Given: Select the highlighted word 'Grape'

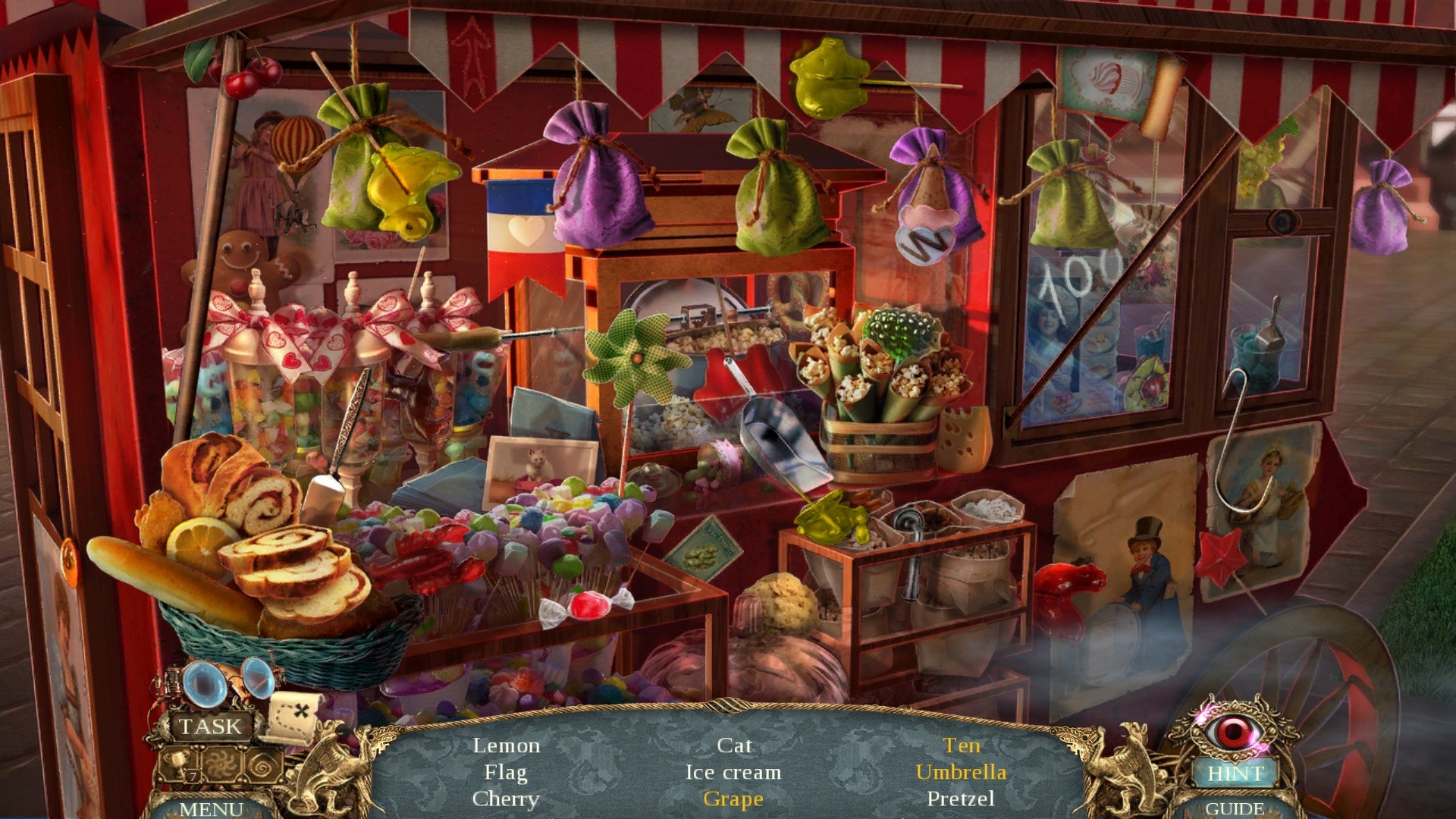Looking at the screenshot, I should pos(734,799).
